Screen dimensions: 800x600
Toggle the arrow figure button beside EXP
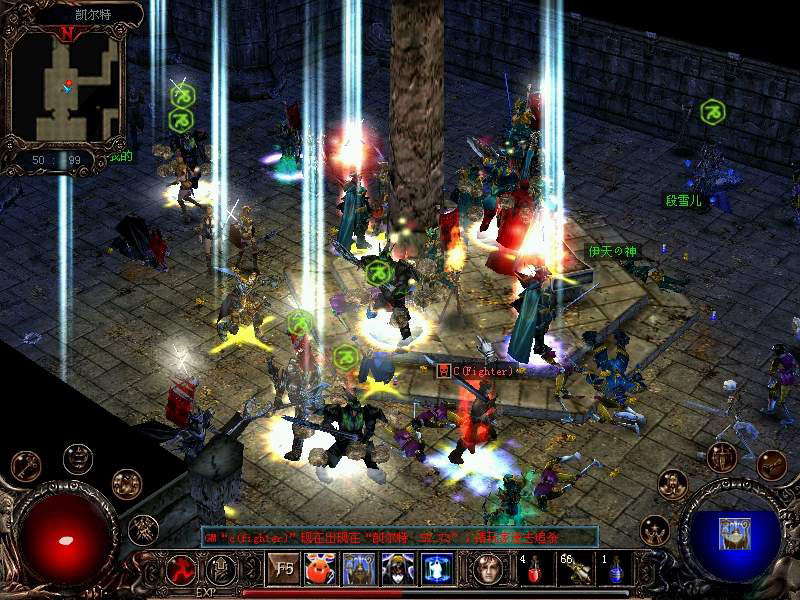[220, 569]
